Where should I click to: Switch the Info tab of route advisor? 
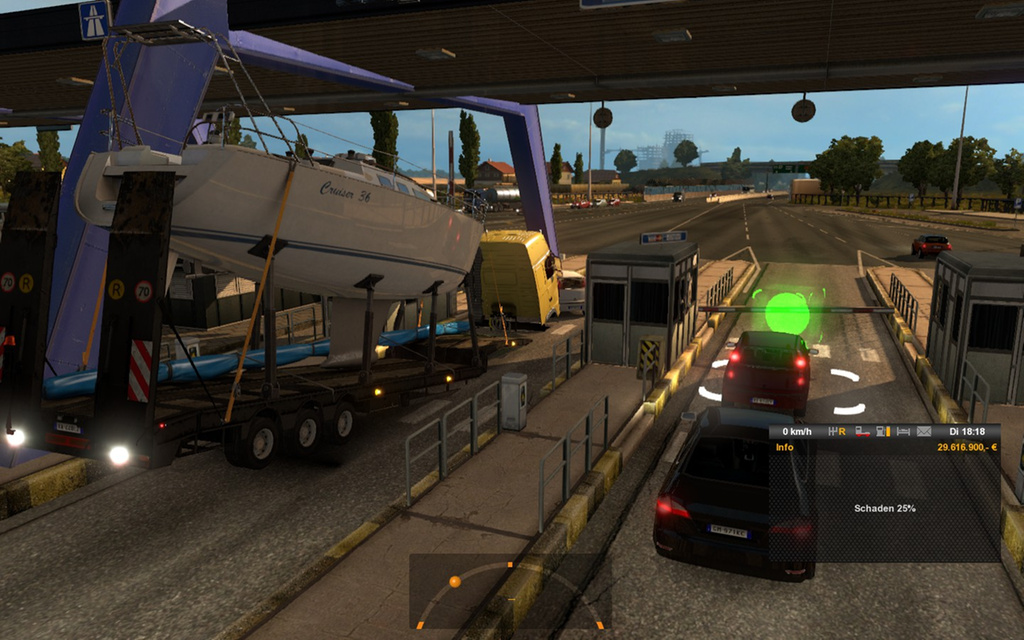click(785, 447)
